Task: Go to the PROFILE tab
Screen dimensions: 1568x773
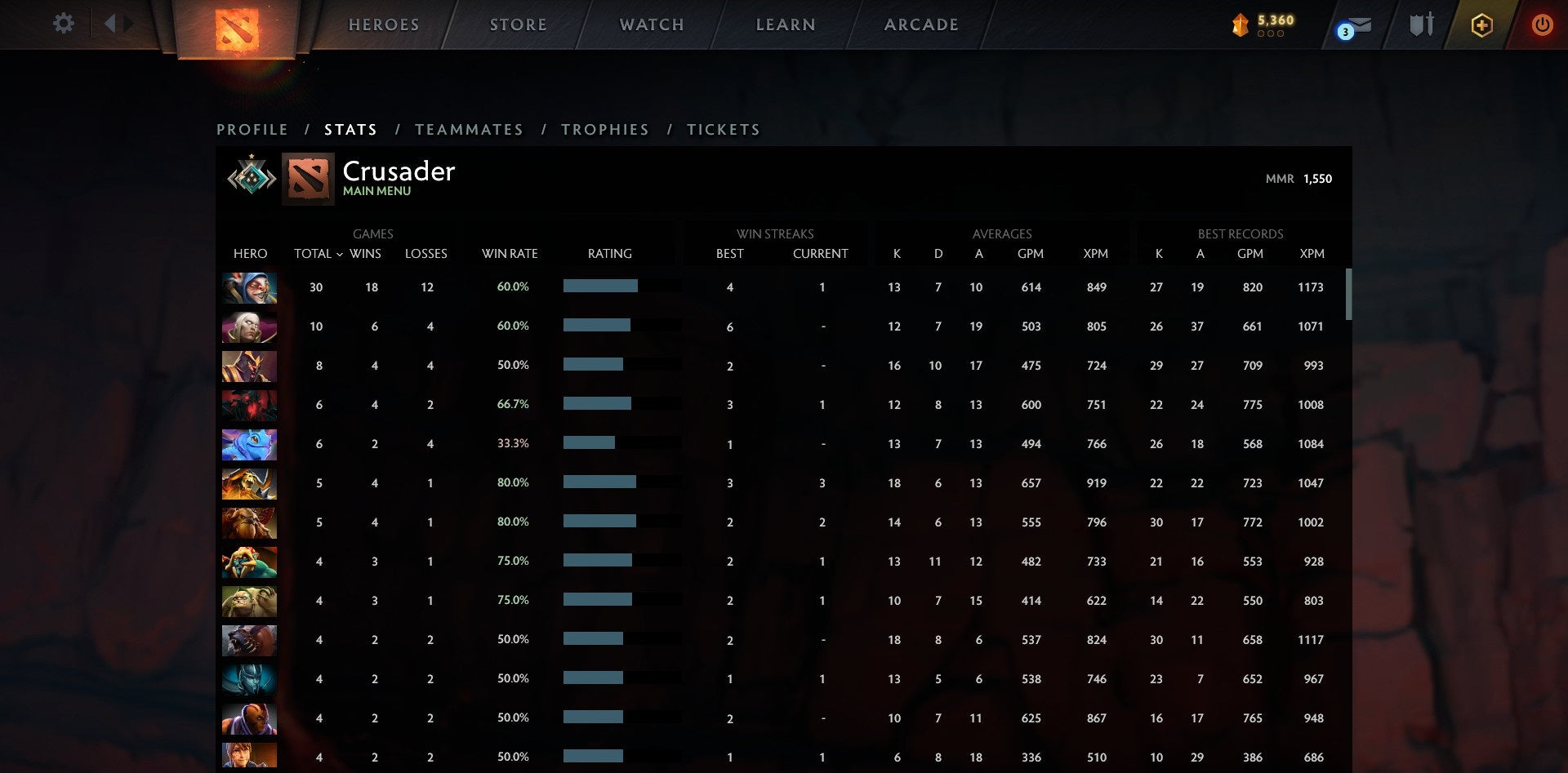Action: (x=252, y=129)
